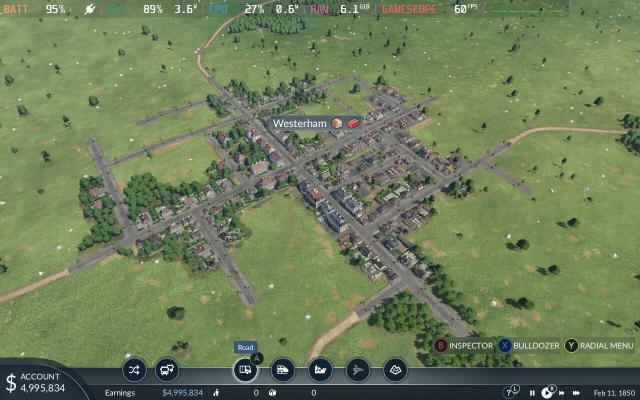Open the line manager shuffle-arrows icon

coord(134,369)
